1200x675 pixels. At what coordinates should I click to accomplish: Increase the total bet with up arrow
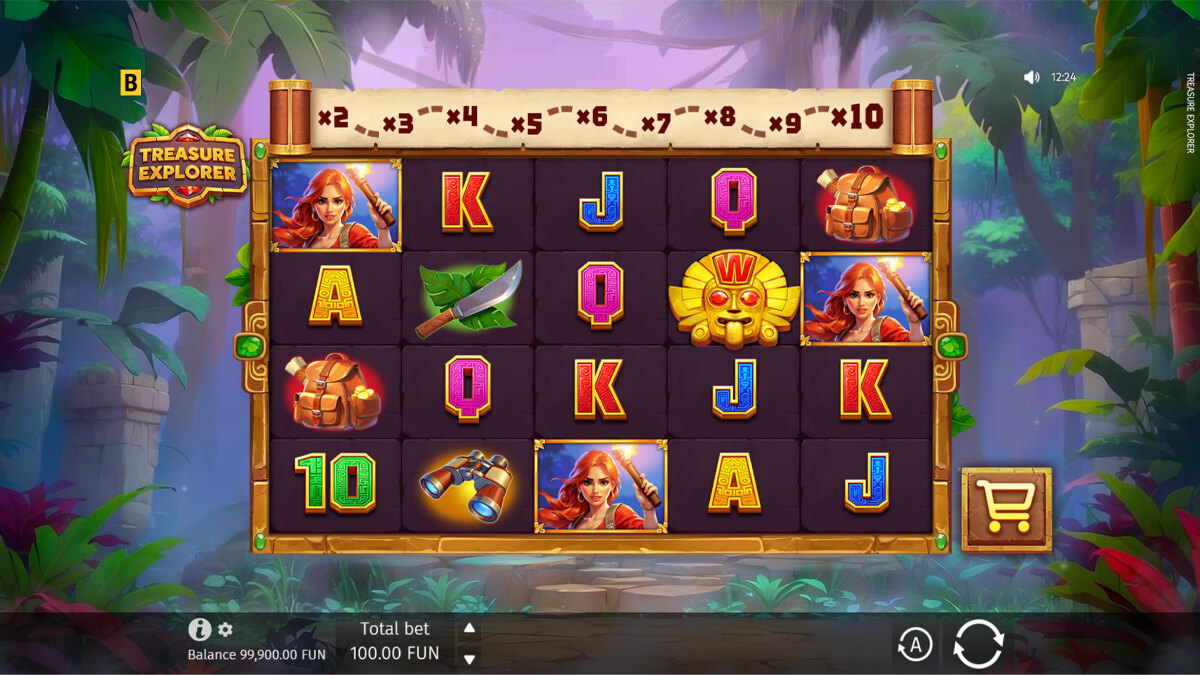(x=468, y=629)
